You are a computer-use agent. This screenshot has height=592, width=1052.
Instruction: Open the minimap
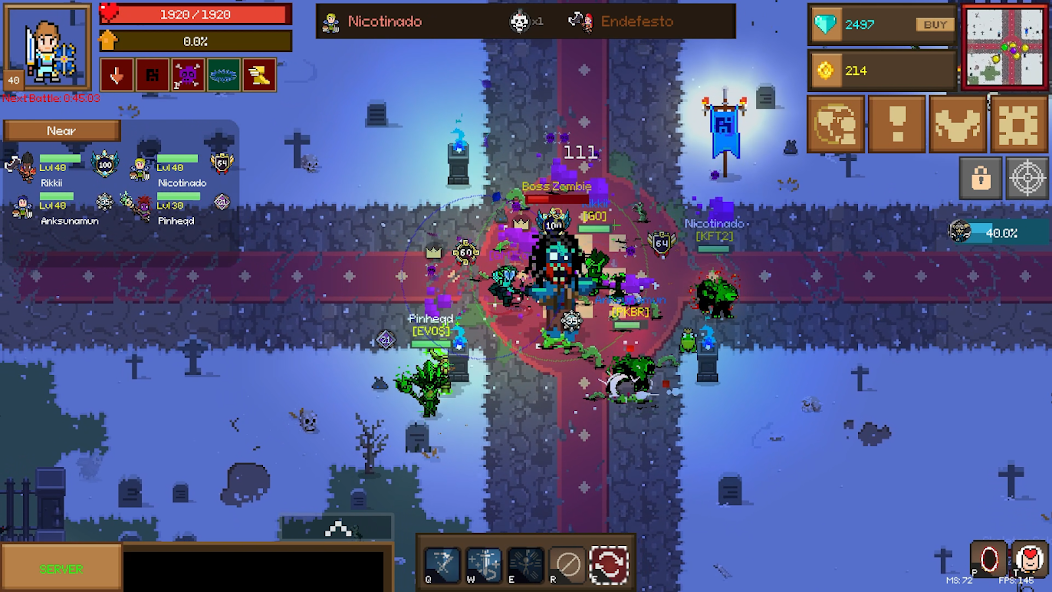[1005, 49]
